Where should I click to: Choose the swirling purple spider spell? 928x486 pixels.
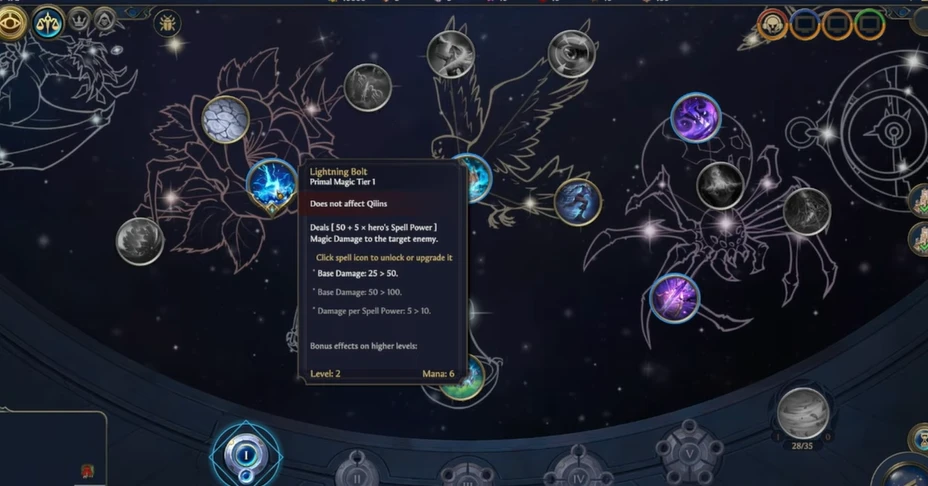coord(695,117)
